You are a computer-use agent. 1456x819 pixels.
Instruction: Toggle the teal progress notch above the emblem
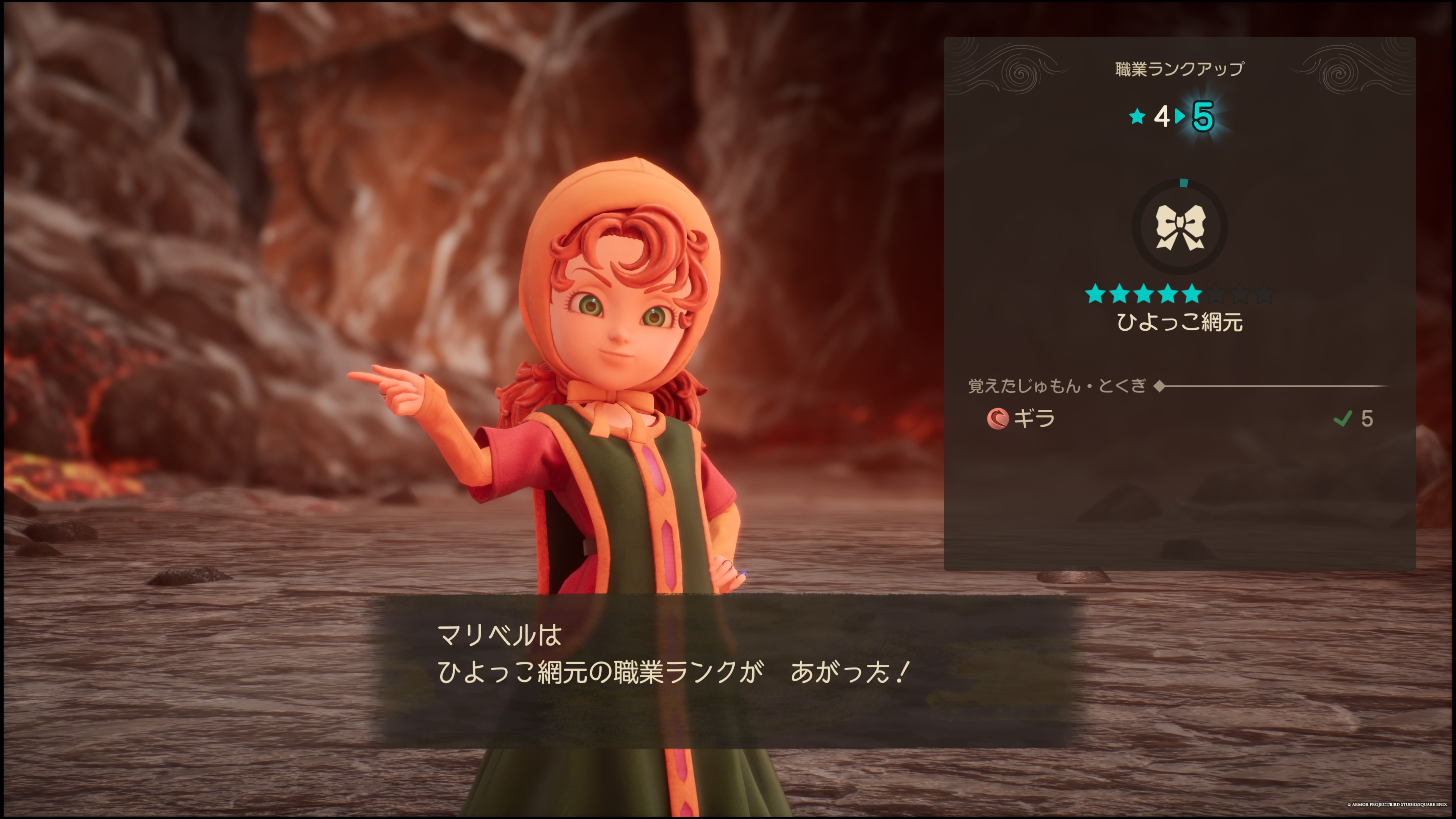[x=1183, y=183]
